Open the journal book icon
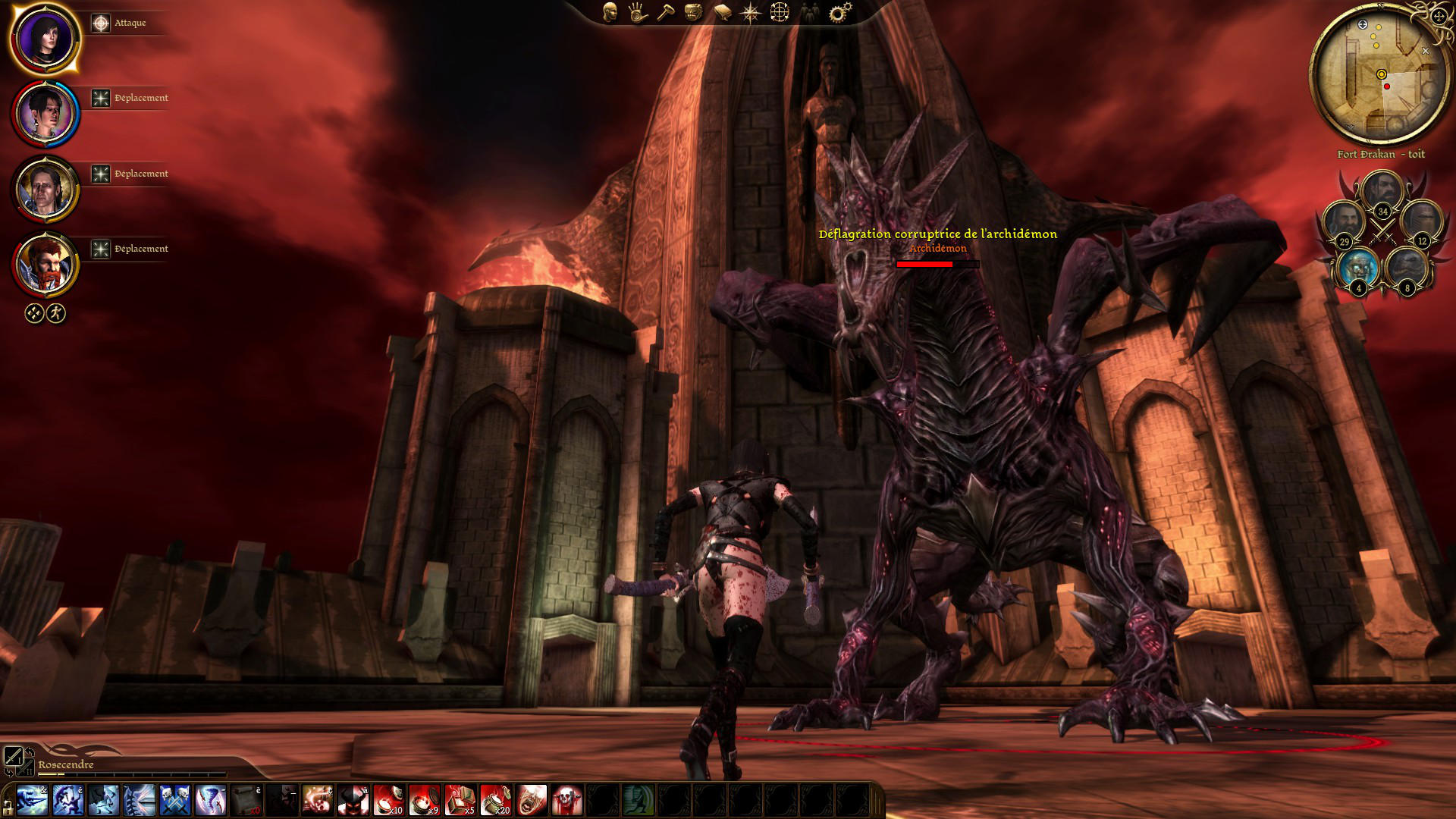 tap(722, 12)
